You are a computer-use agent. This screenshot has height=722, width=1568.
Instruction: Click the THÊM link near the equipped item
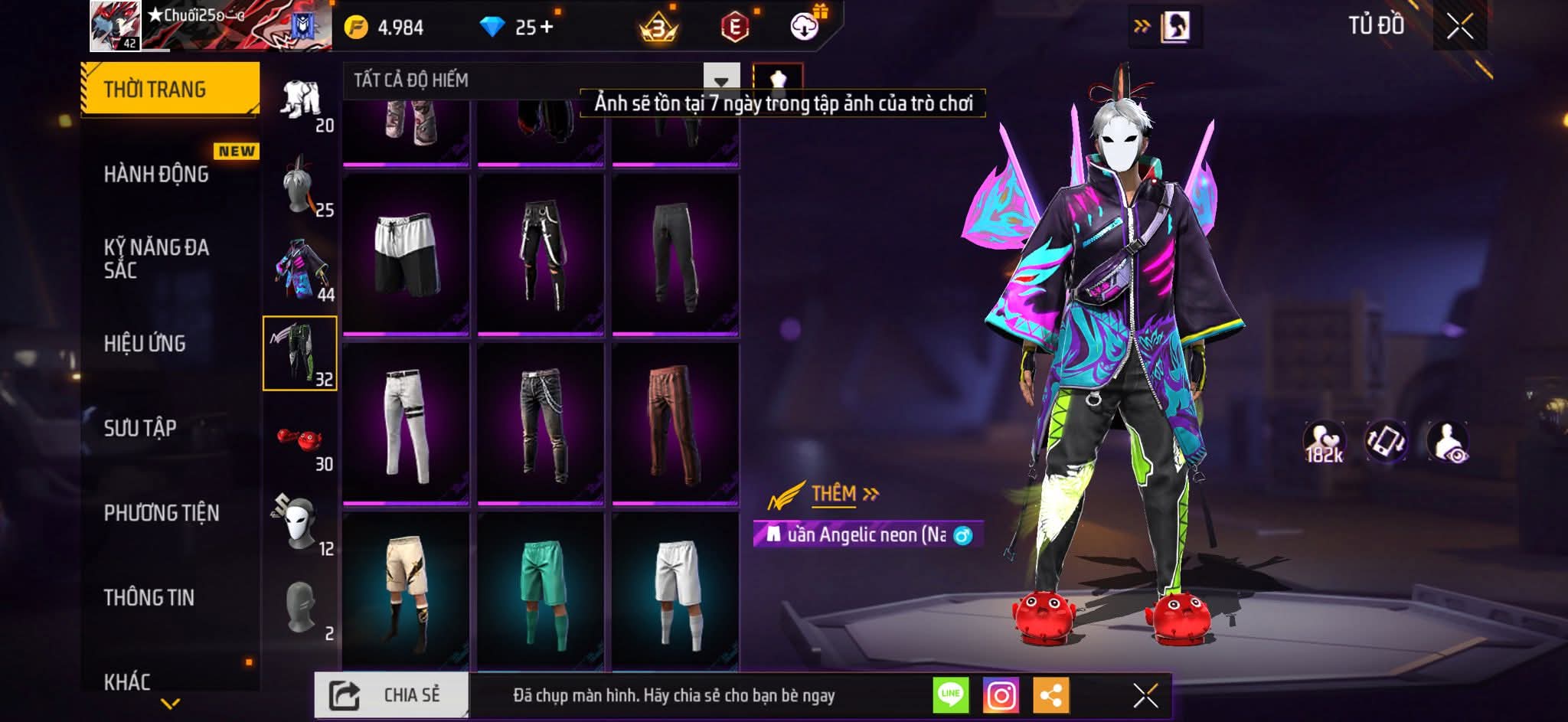(x=835, y=494)
